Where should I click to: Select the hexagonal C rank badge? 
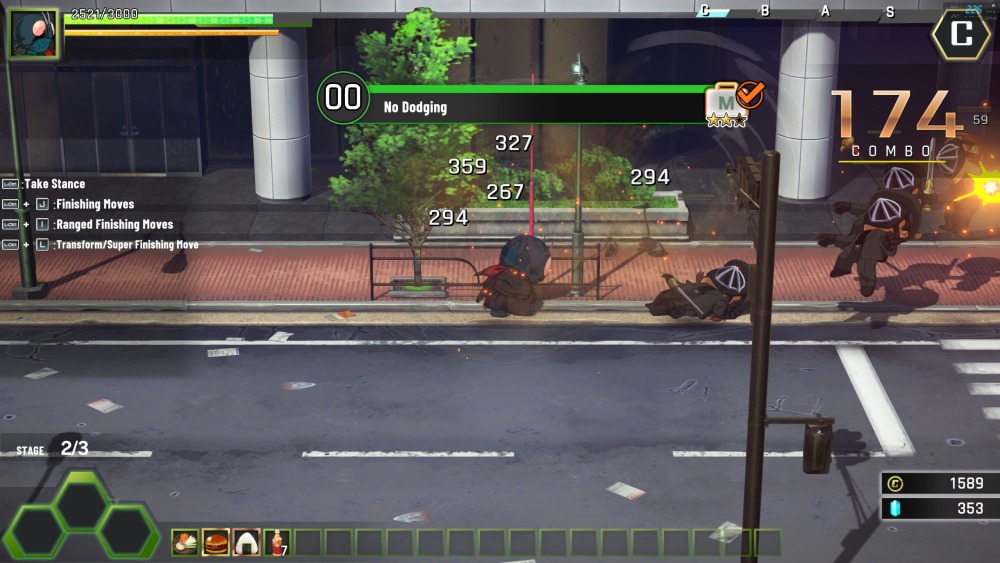click(961, 35)
